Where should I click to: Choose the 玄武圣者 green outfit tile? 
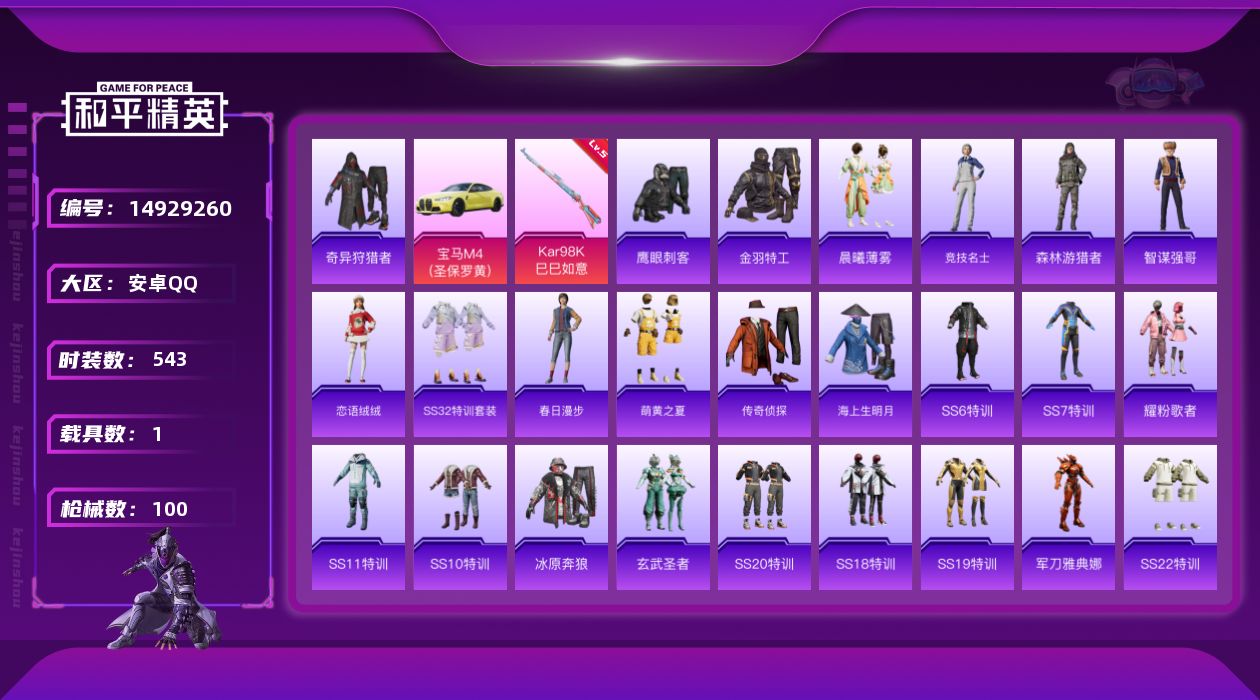tap(663, 516)
